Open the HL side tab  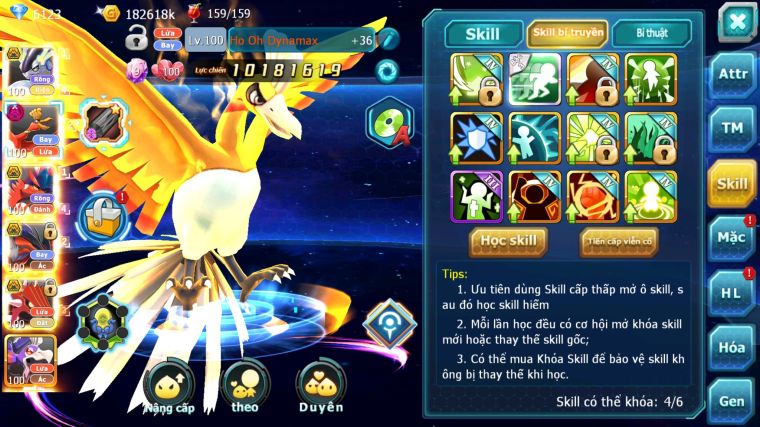[x=732, y=293]
